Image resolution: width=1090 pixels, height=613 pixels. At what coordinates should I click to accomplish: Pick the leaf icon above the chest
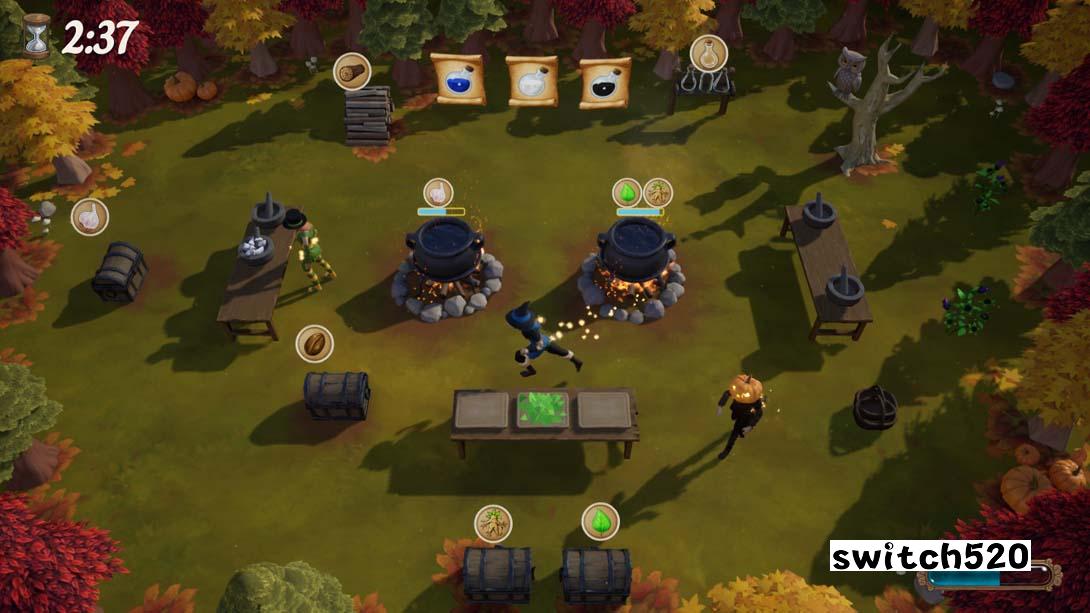[600, 521]
